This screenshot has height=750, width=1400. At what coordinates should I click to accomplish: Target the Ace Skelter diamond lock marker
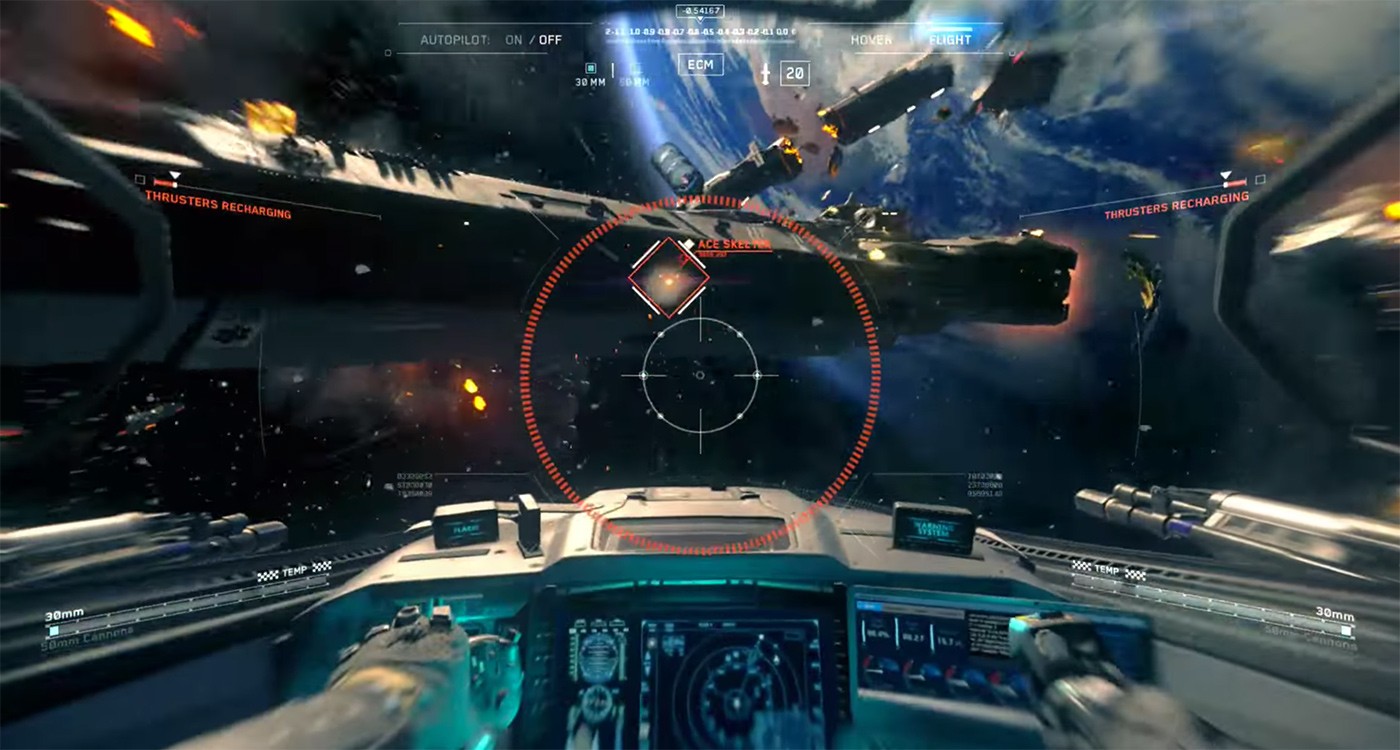[x=668, y=278]
